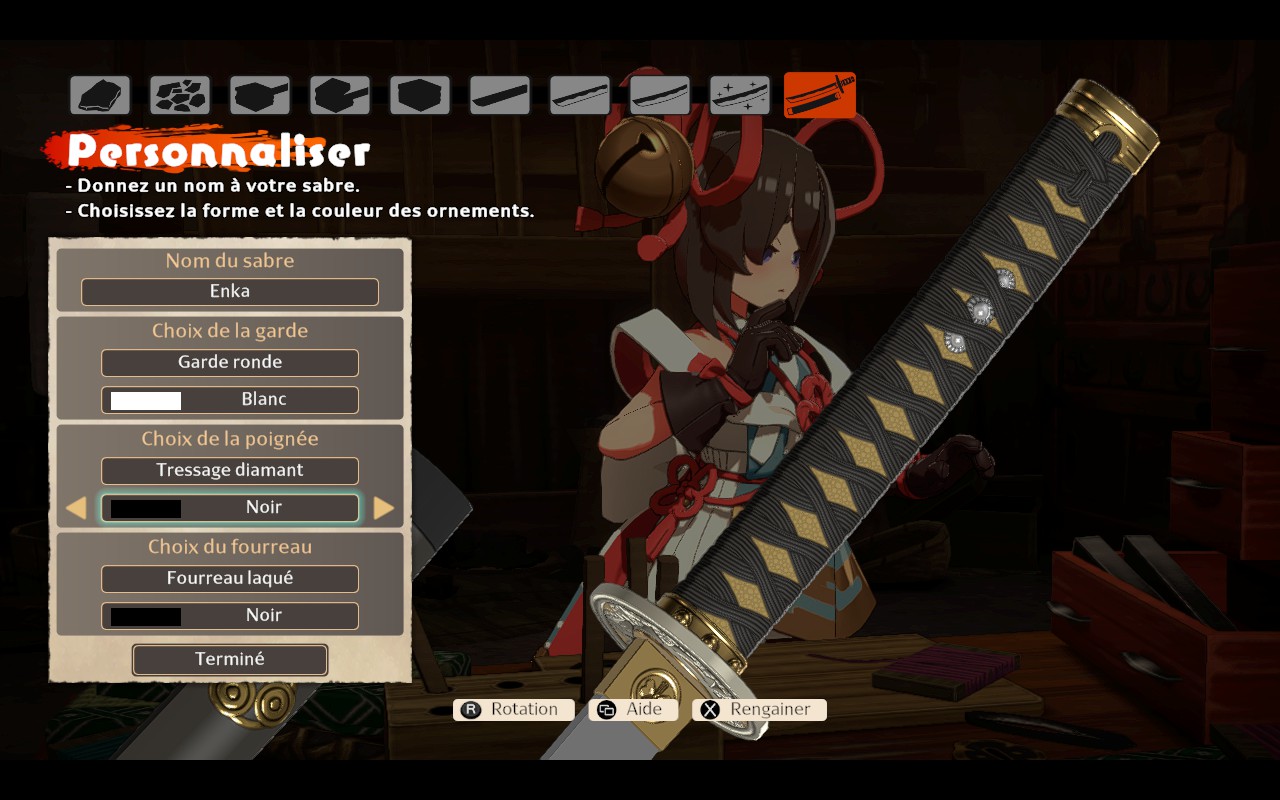
Task: Click the left arrow beside handle color
Action: (x=76, y=508)
